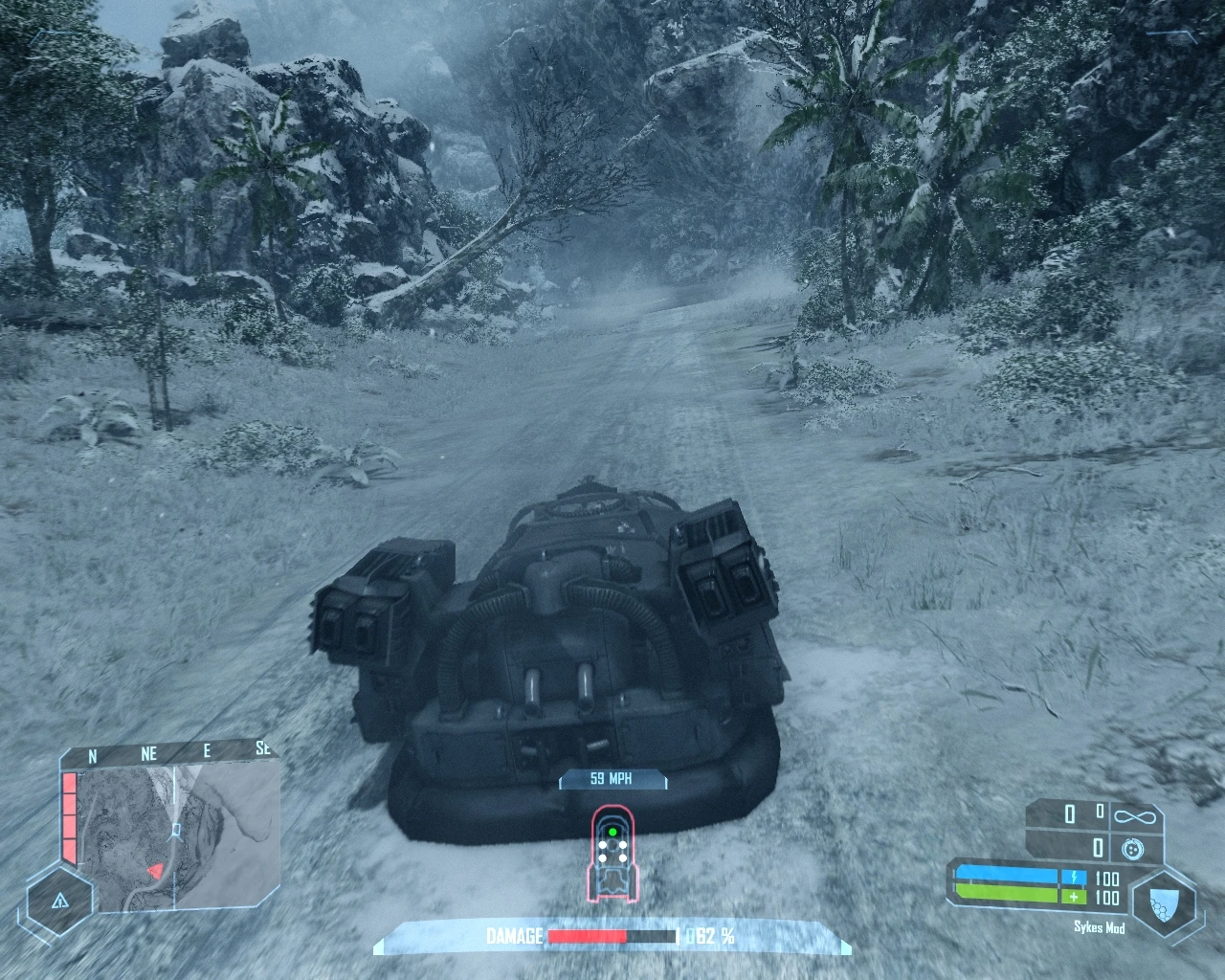
Task: Click the Sykes Mod text label
Action: click(1100, 926)
